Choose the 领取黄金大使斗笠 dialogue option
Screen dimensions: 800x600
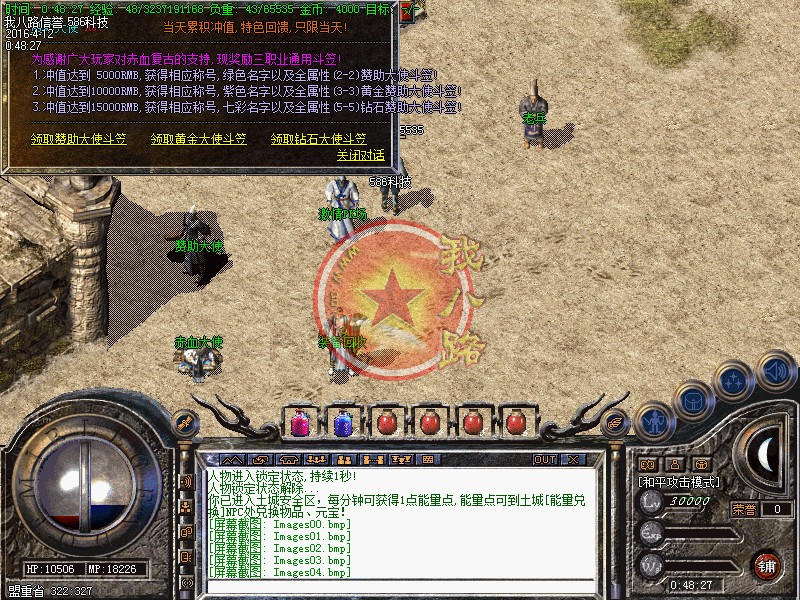click(198, 139)
